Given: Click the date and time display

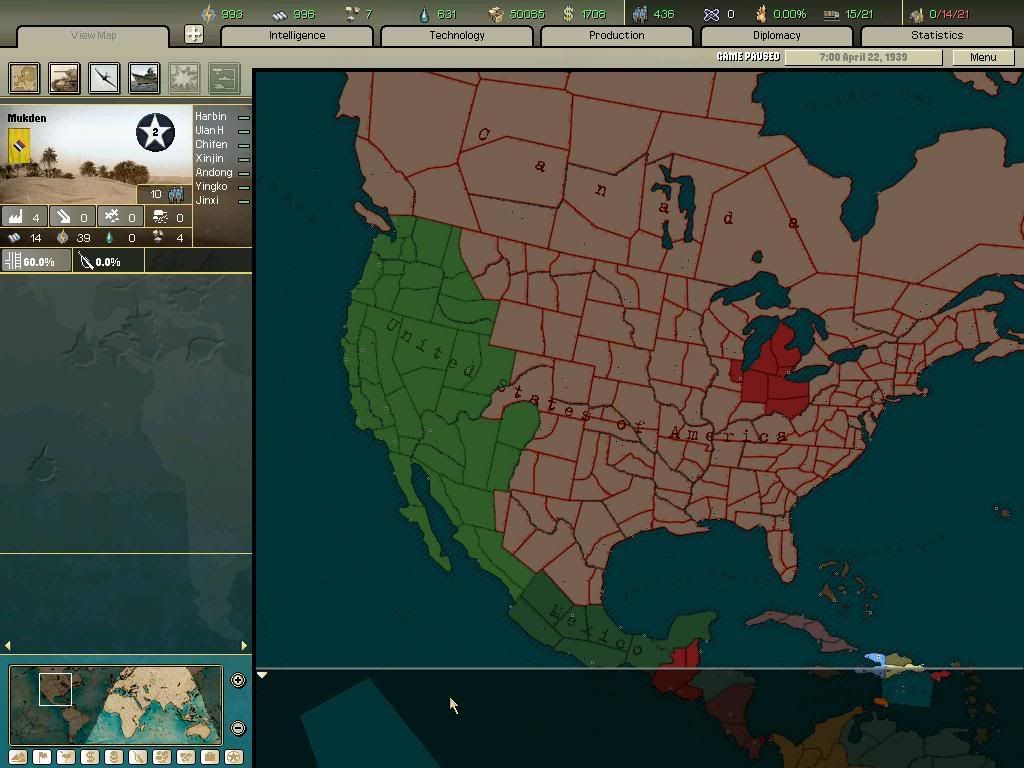Looking at the screenshot, I should [862, 57].
